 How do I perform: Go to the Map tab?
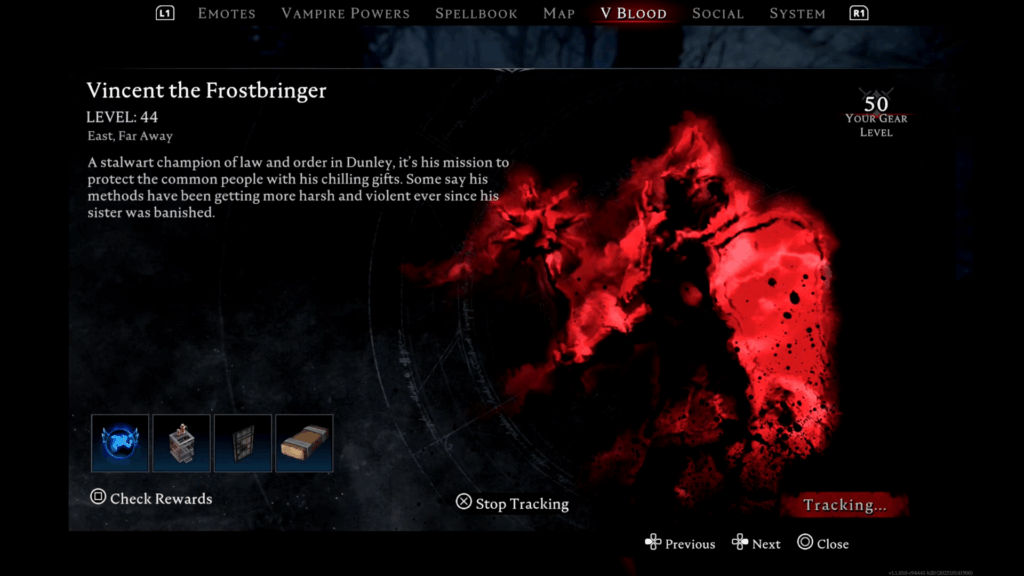pos(558,14)
